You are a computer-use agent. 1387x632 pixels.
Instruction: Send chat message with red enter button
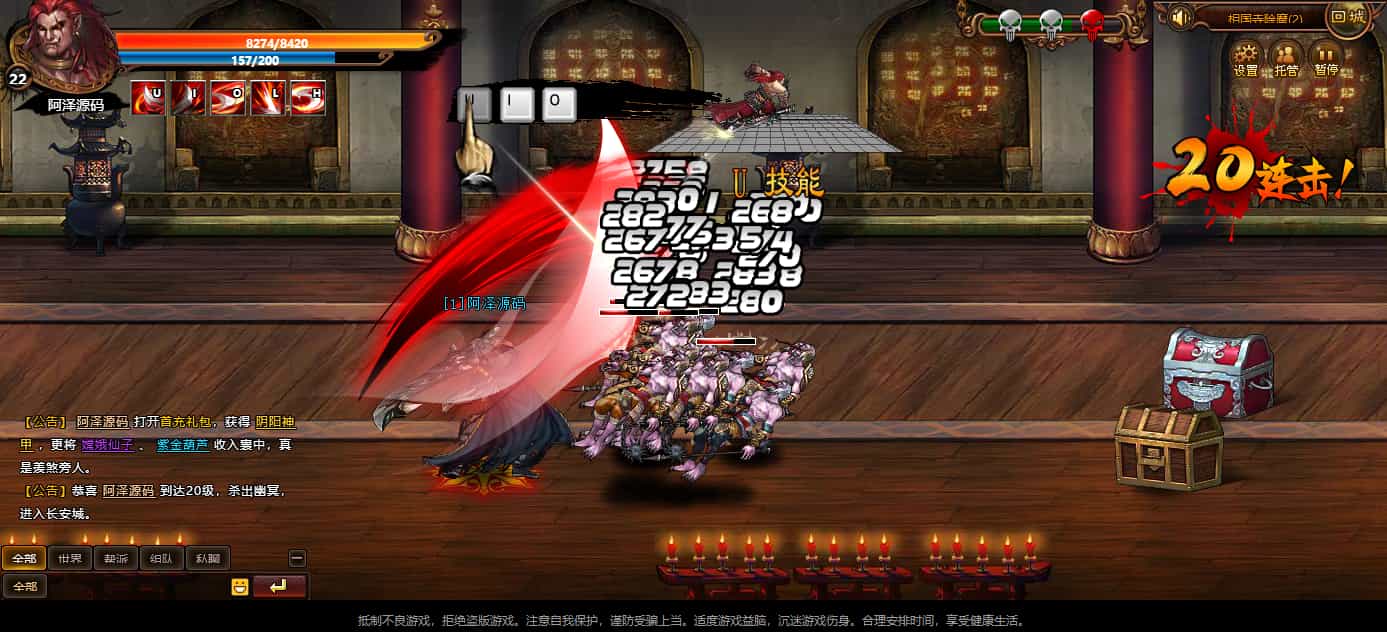click(280, 587)
